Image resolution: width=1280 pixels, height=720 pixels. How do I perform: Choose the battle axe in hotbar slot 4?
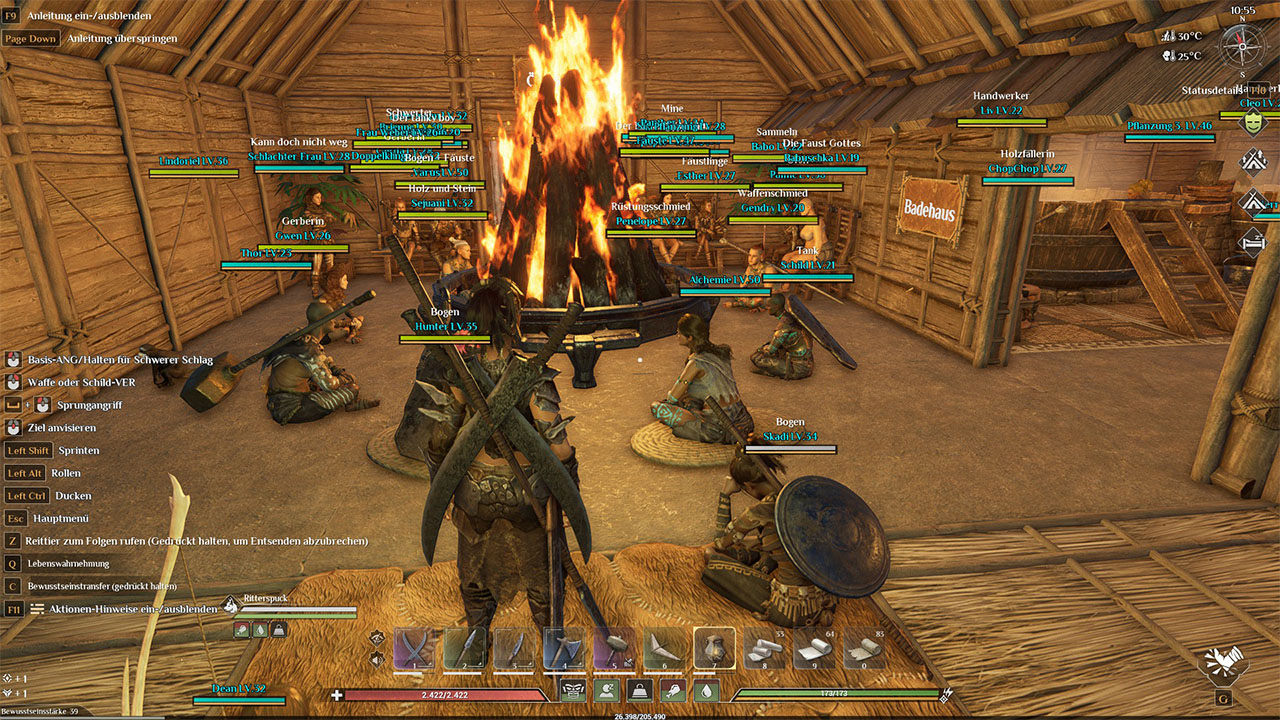click(x=565, y=648)
